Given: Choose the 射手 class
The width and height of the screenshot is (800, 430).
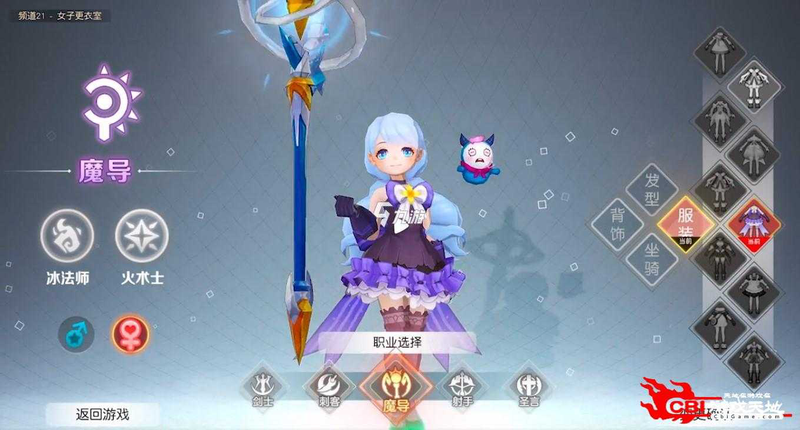Looking at the screenshot, I should pyautogui.click(x=460, y=385).
